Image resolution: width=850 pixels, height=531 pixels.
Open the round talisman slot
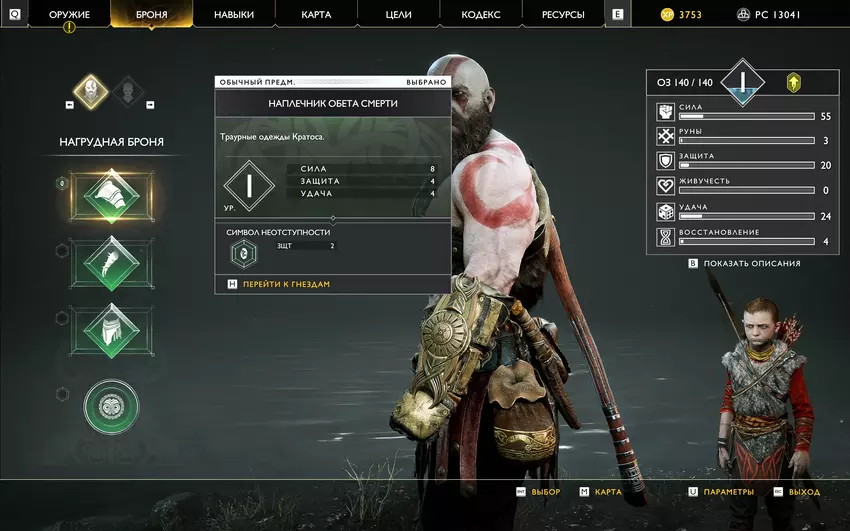click(x=111, y=407)
